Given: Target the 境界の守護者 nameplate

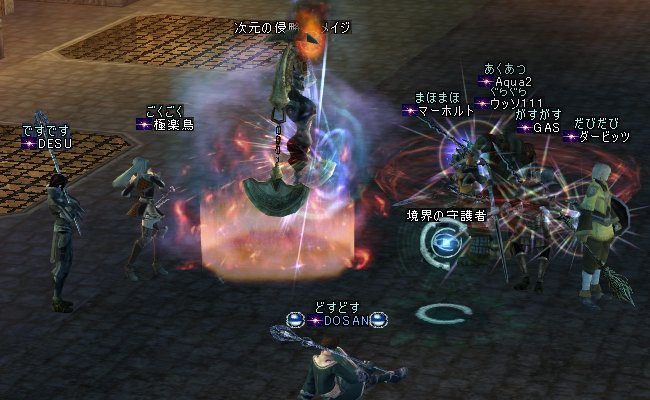Looking at the screenshot, I should [x=445, y=215].
